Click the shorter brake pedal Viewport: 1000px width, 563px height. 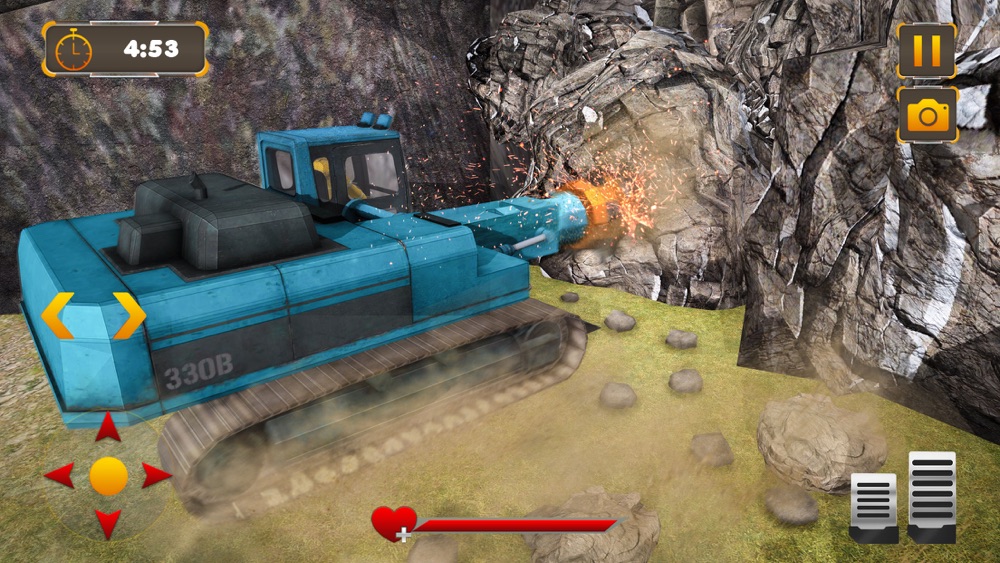(x=873, y=508)
